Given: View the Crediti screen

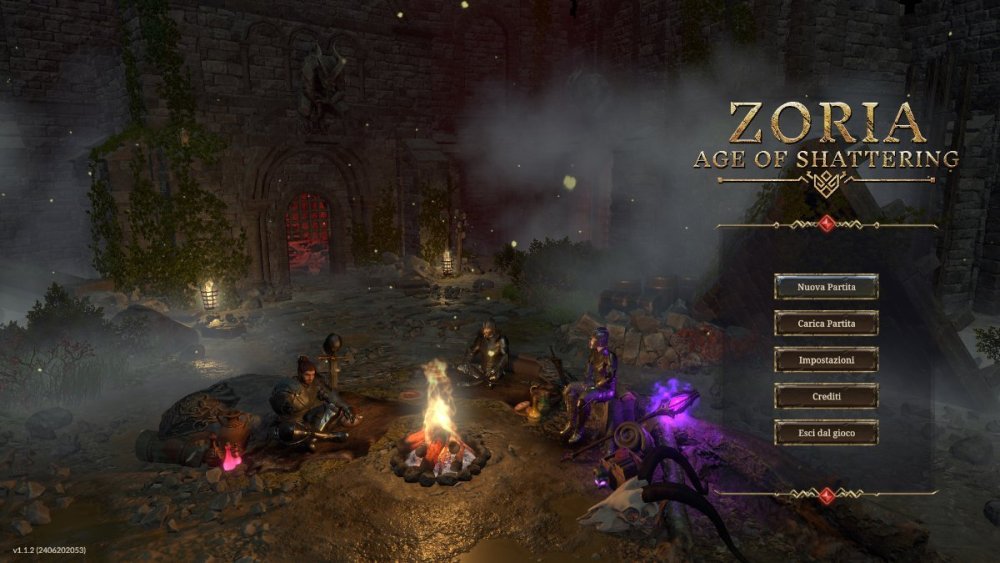Looking at the screenshot, I should (x=826, y=396).
